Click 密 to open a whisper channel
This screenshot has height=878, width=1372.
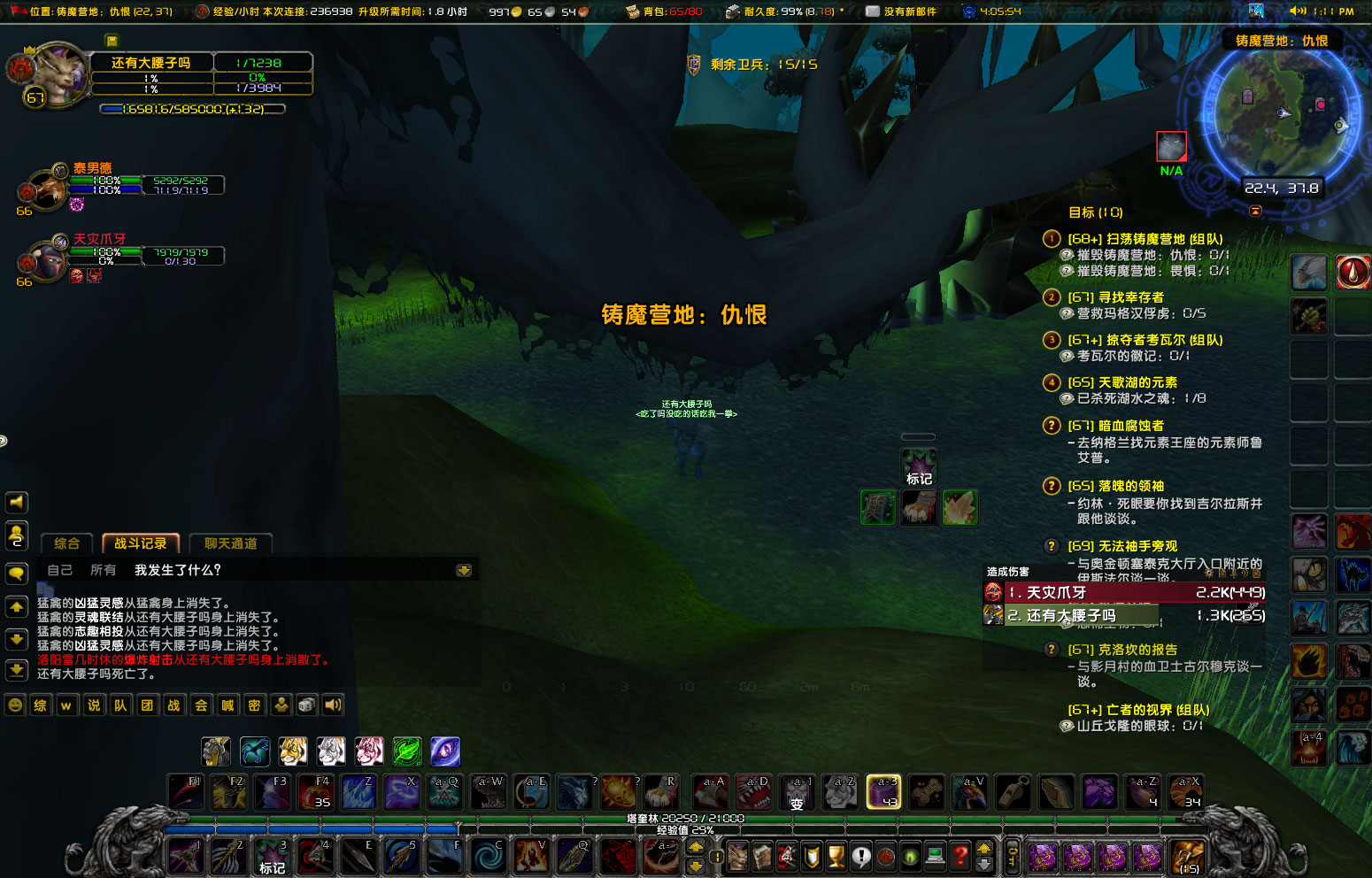[x=253, y=705]
